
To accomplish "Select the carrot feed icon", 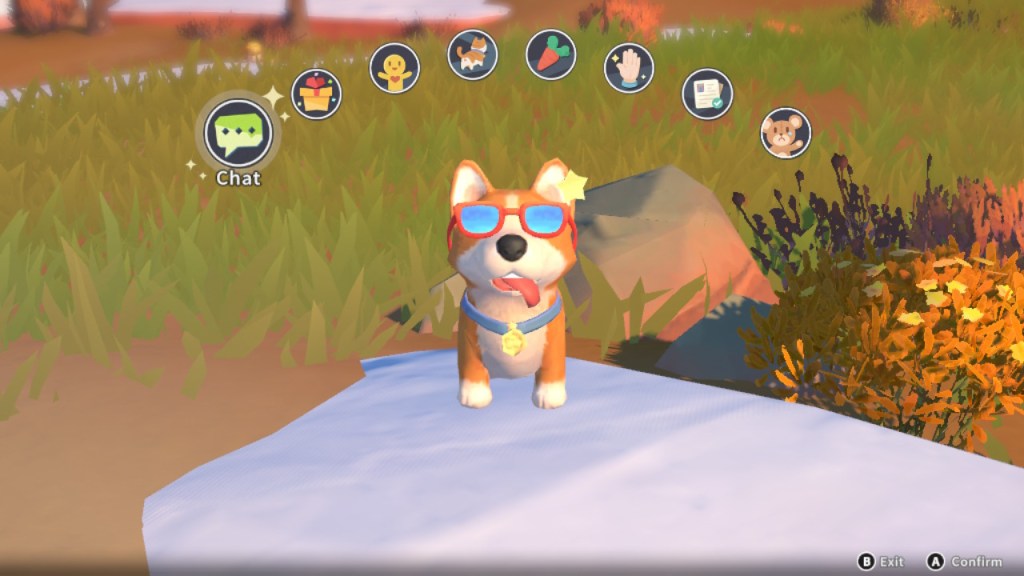I will pos(551,54).
